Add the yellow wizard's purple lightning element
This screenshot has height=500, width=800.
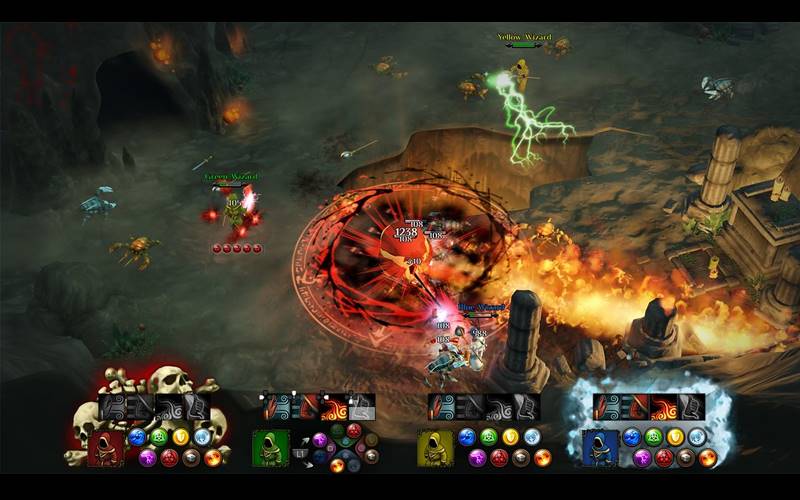477,458
